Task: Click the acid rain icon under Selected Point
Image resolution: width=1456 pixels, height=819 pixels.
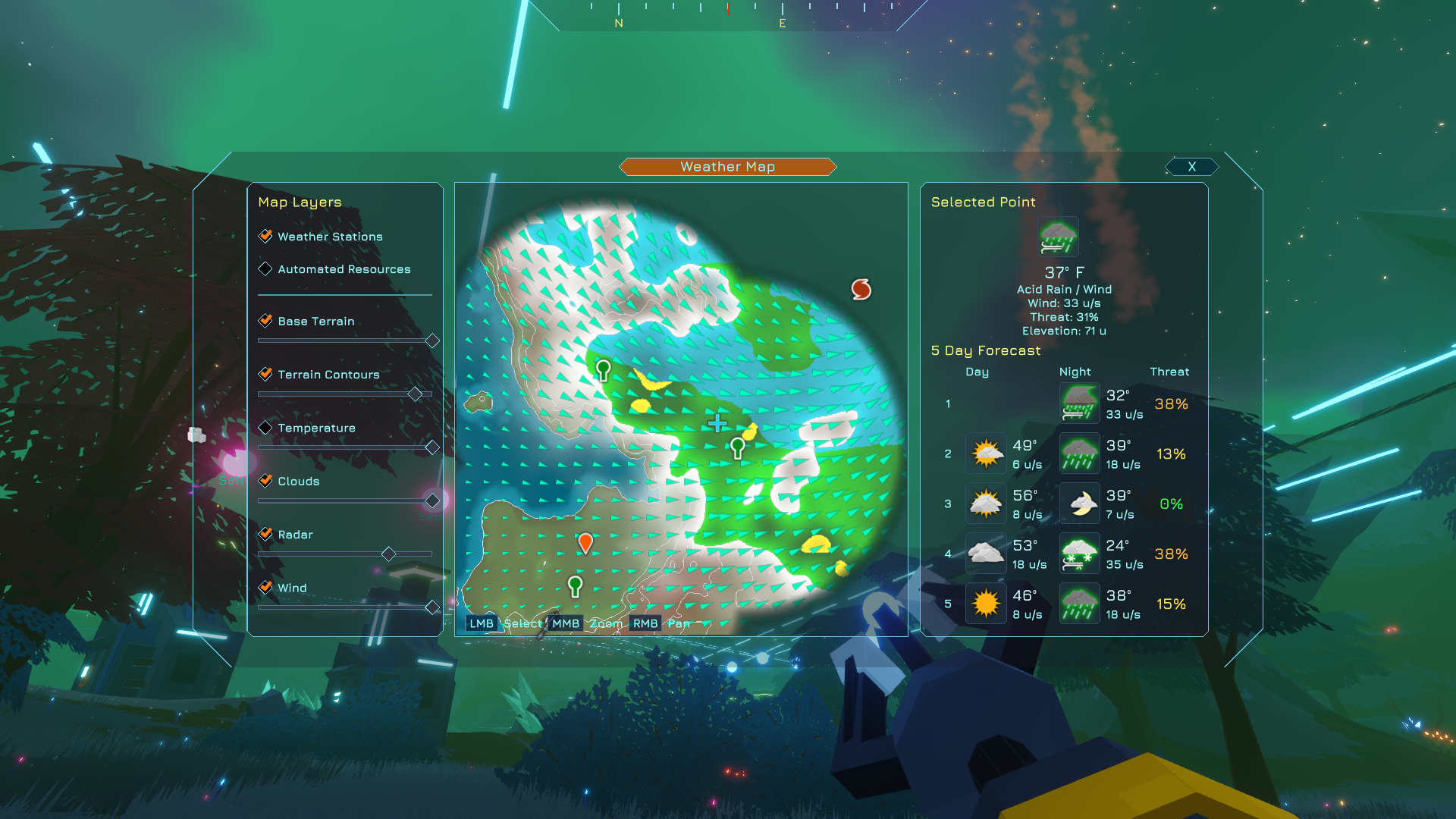Action: (1057, 237)
